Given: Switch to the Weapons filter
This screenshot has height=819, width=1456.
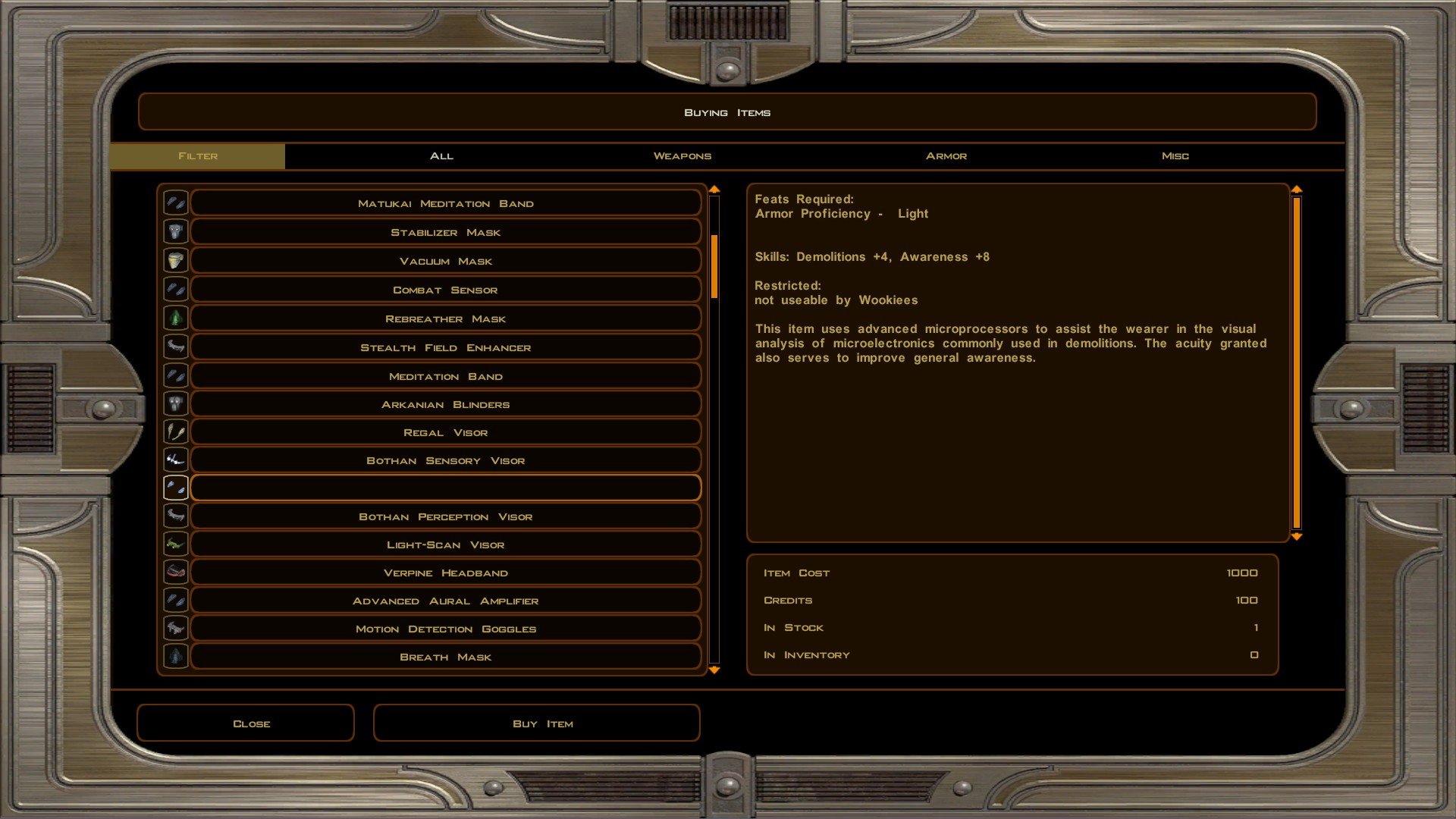Looking at the screenshot, I should pos(682,155).
